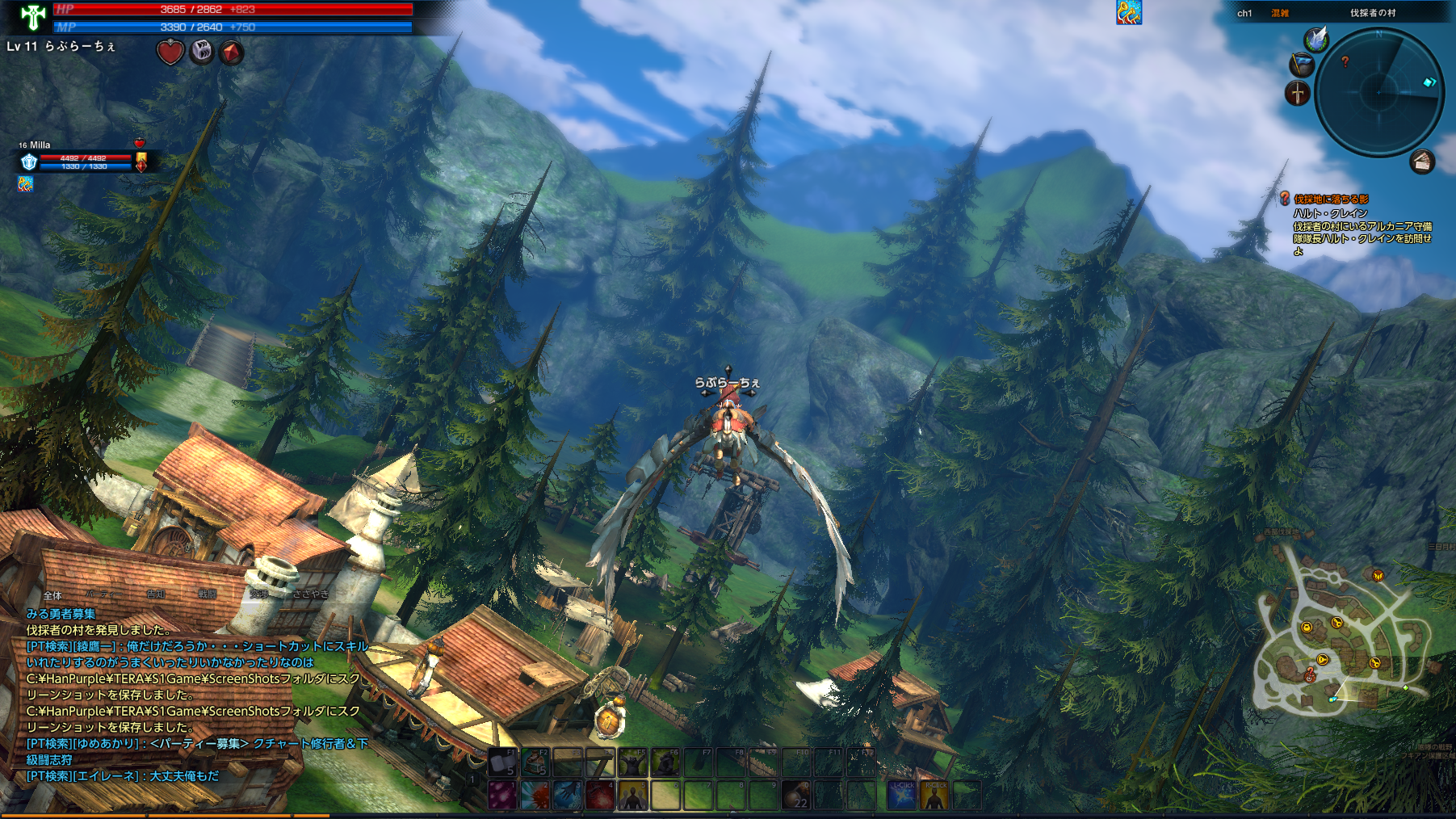Select the 告知 chat tab
The width and height of the screenshot is (1456, 819).
(x=156, y=595)
